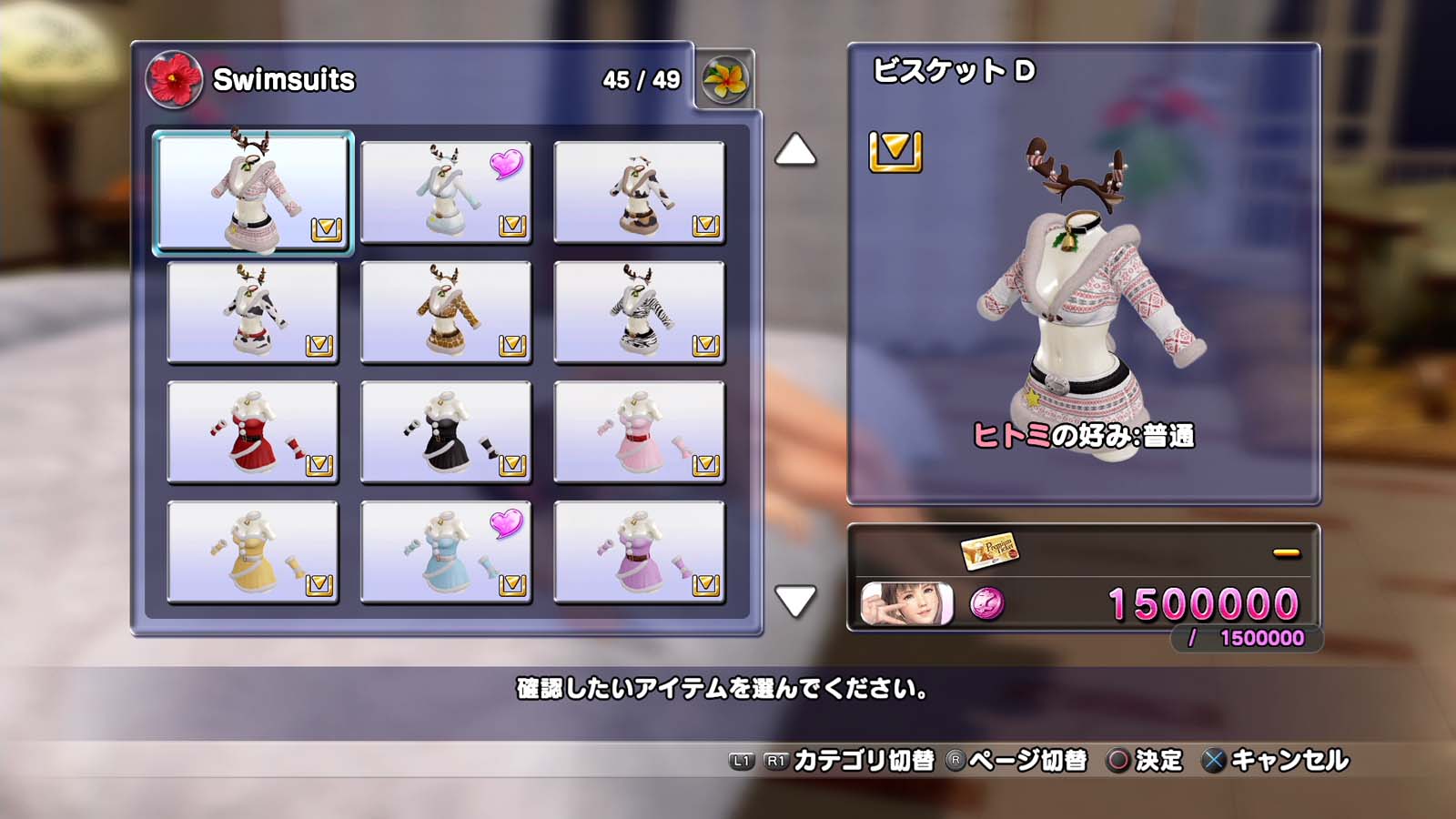Image resolution: width=1456 pixels, height=819 pixels.
Task: Go to next page with down arrow
Action: click(795, 601)
